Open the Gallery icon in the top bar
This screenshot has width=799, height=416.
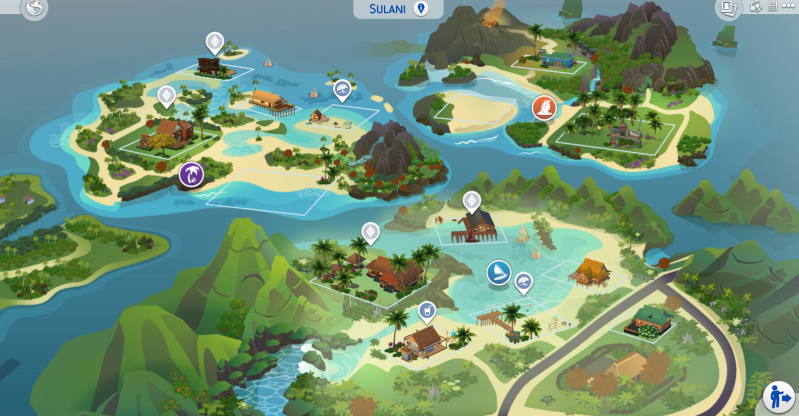pos(729,8)
